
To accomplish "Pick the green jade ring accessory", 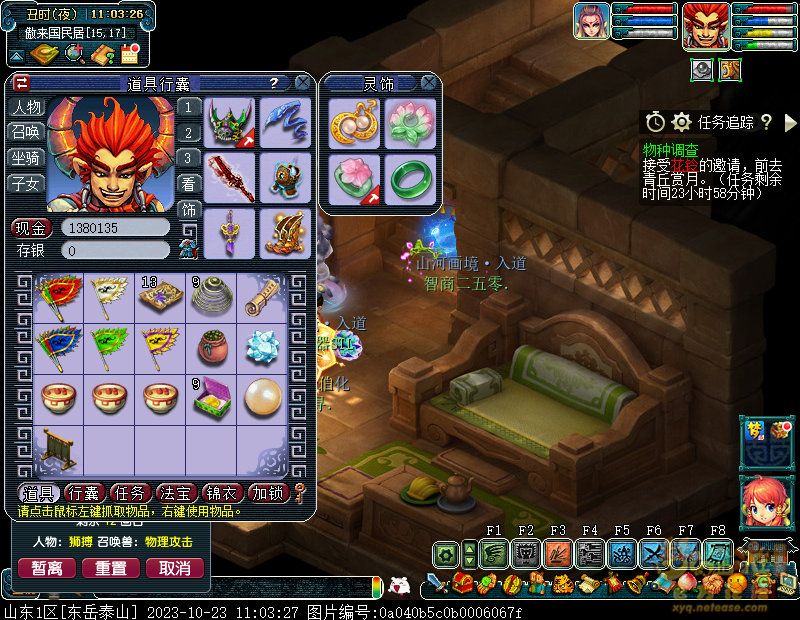I will 409,177.
